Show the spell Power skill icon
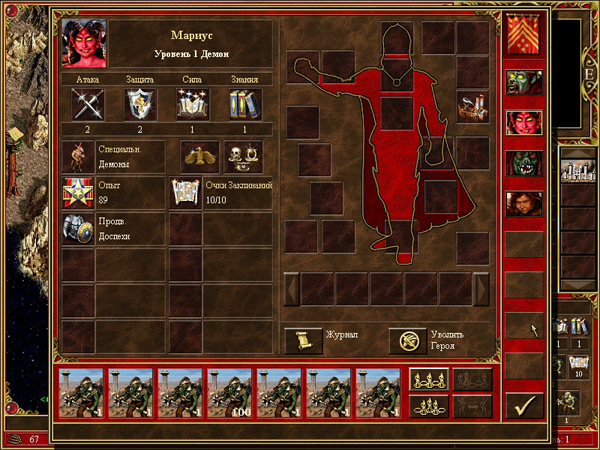Image resolution: width=600 pixels, height=450 pixels. pos(193,103)
